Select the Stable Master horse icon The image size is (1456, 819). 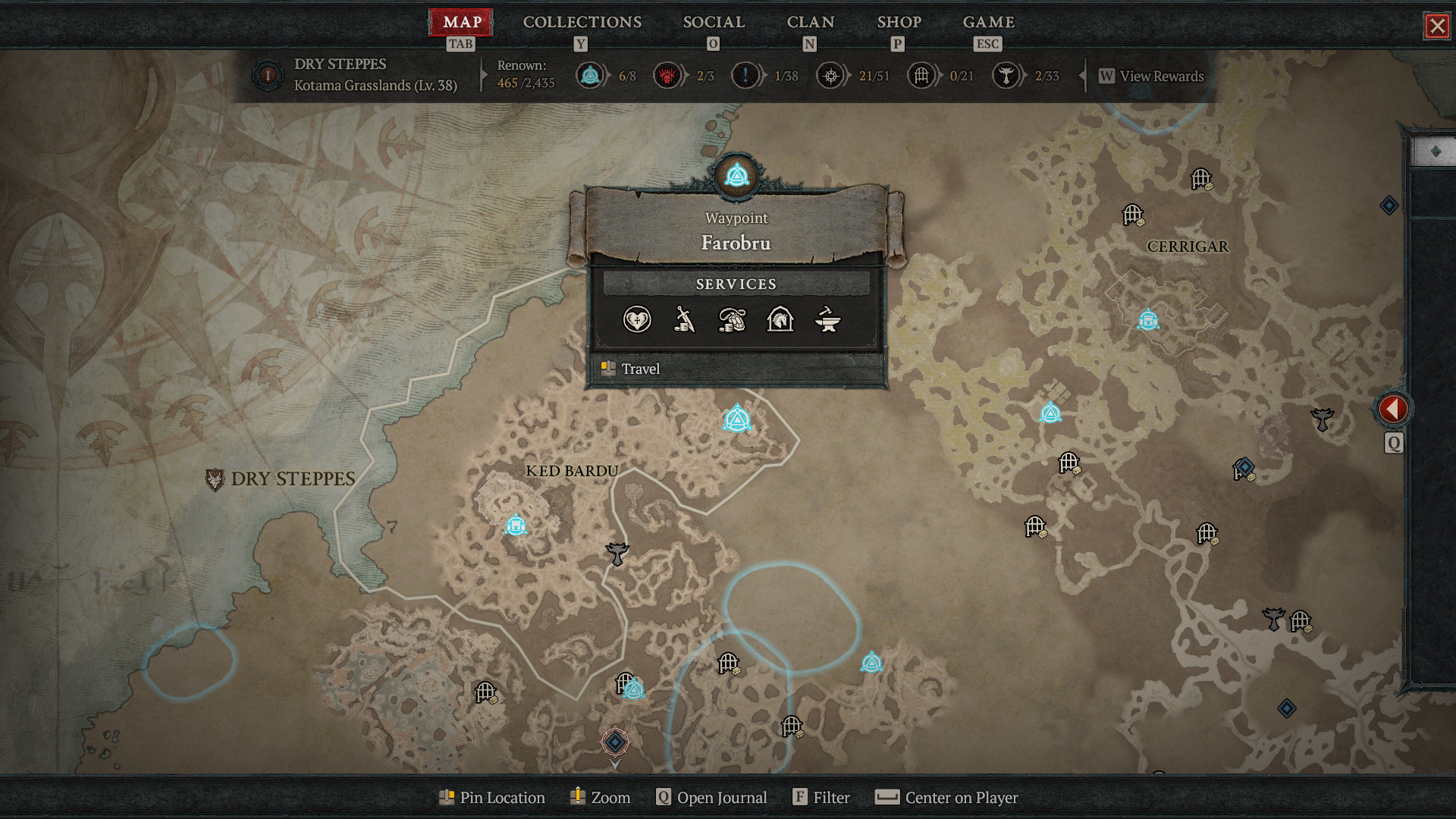pos(780,320)
